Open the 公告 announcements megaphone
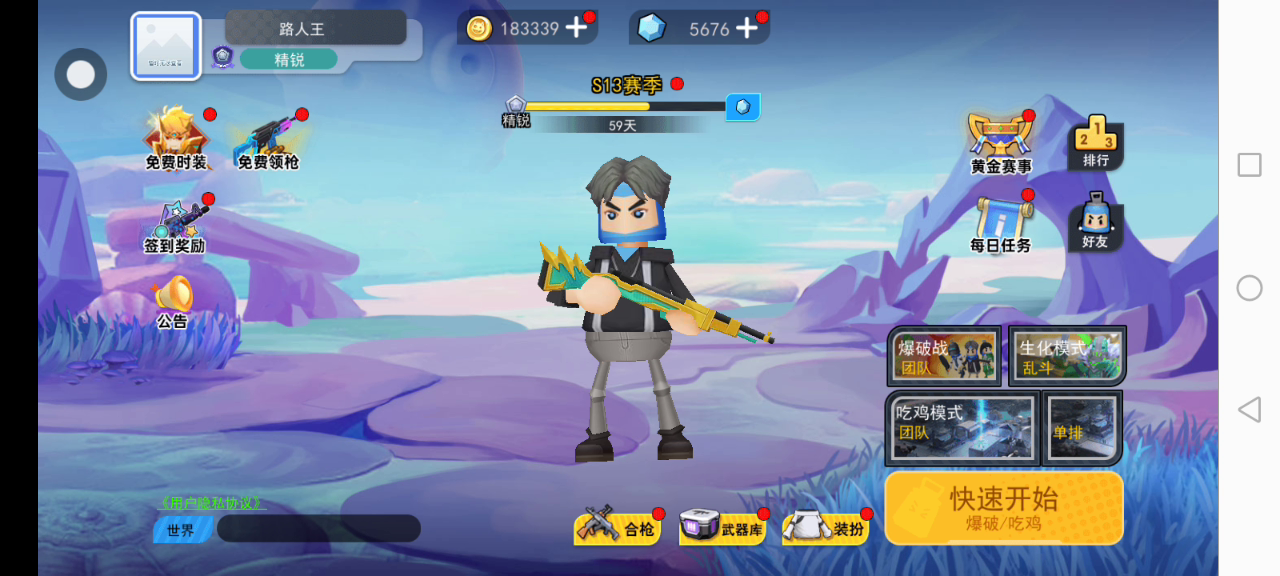1280x576 pixels. (172, 301)
